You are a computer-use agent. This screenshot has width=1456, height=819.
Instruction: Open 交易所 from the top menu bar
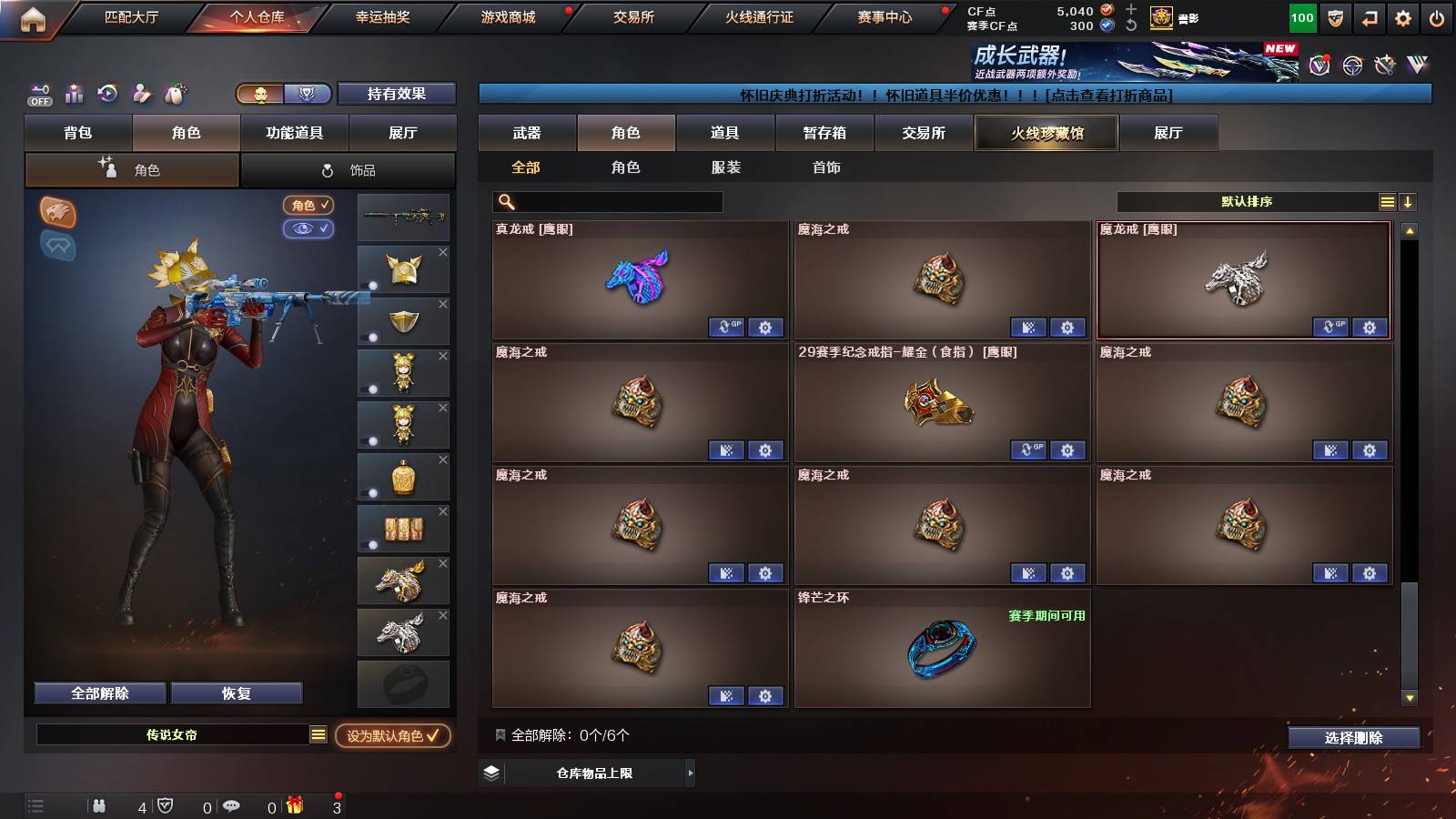(x=632, y=16)
